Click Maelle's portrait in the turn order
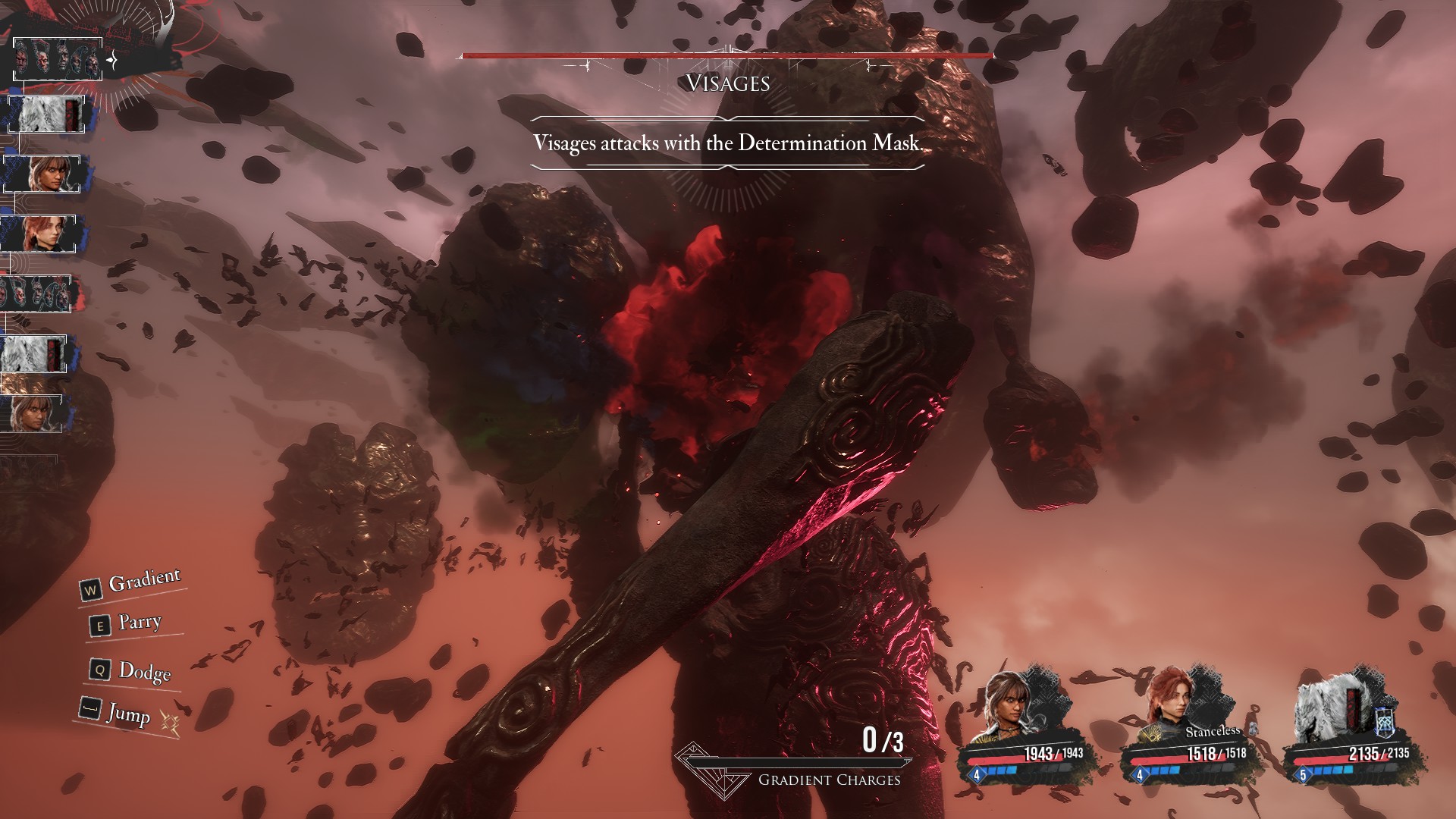Screen dimensions: 1456x819 [39, 234]
